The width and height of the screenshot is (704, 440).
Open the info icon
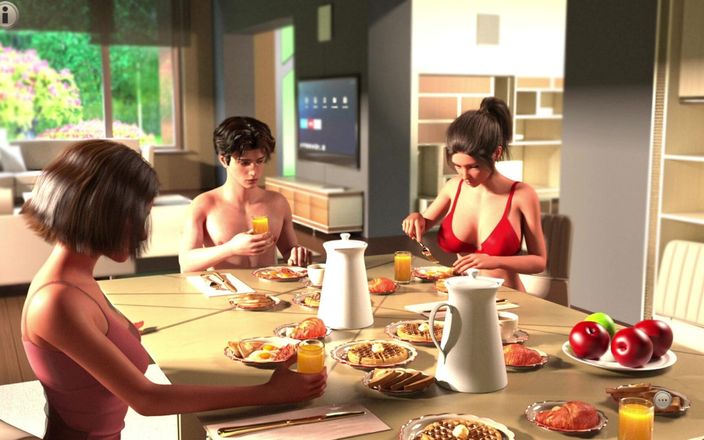click(x=10, y=14)
